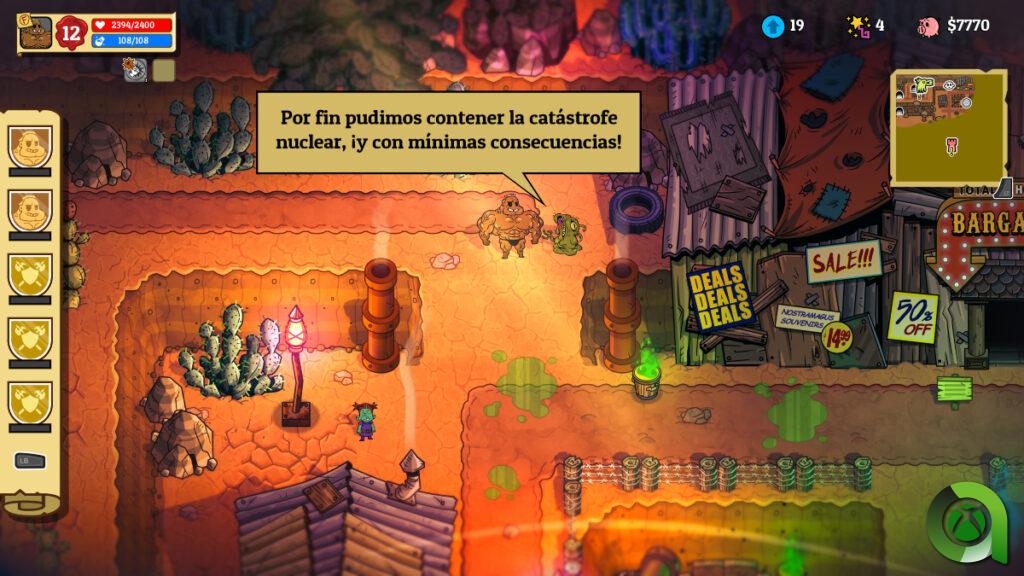This screenshot has width=1024, height=576.
Task: Open the minimap
Action: click(x=948, y=126)
